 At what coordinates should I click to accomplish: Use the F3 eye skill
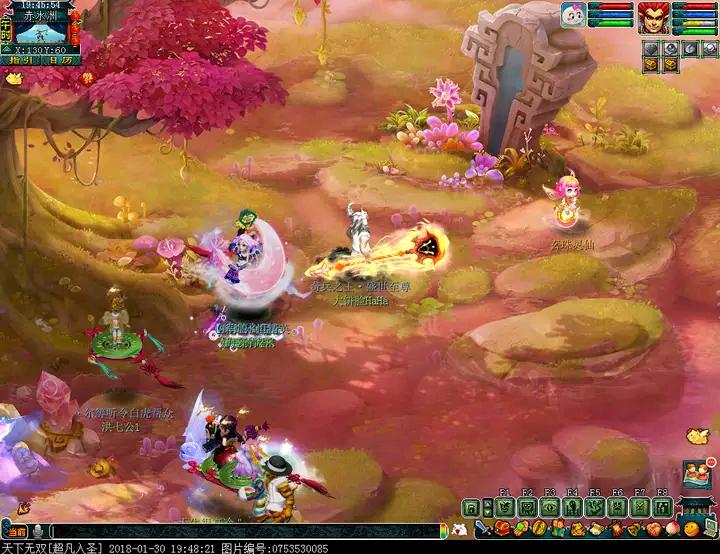pos(550,507)
